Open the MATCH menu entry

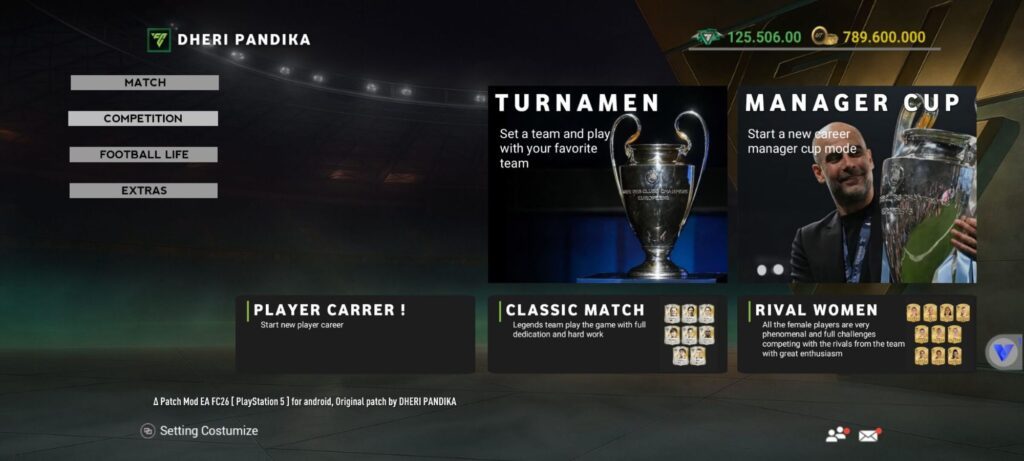point(145,83)
